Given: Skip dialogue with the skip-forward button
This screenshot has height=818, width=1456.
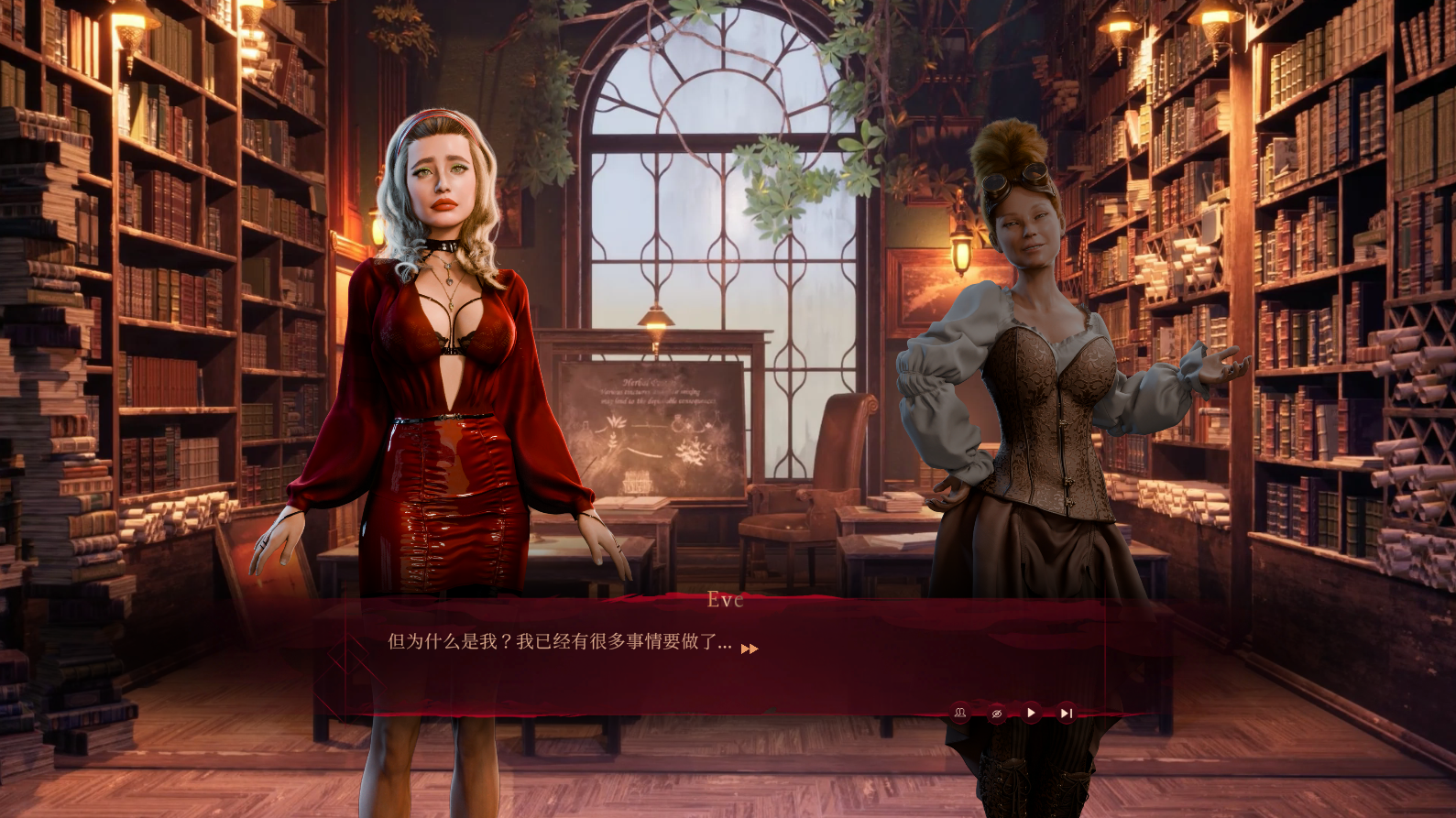Looking at the screenshot, I should (1066, 713).
